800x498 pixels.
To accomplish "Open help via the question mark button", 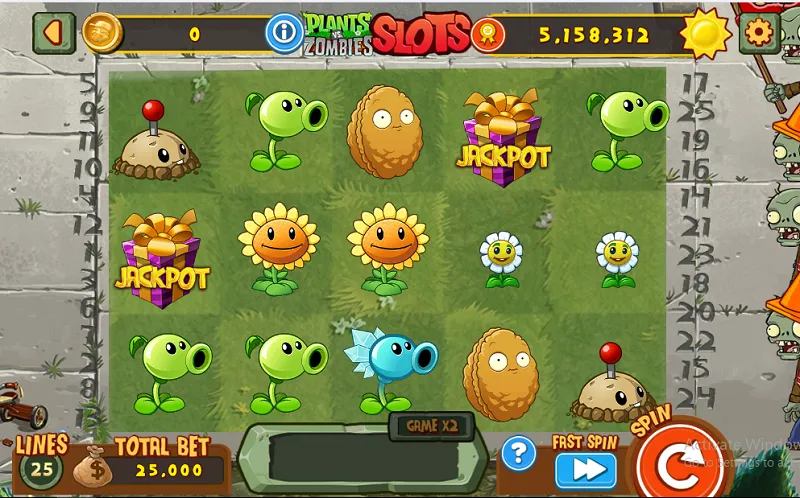I will point(518,454).
